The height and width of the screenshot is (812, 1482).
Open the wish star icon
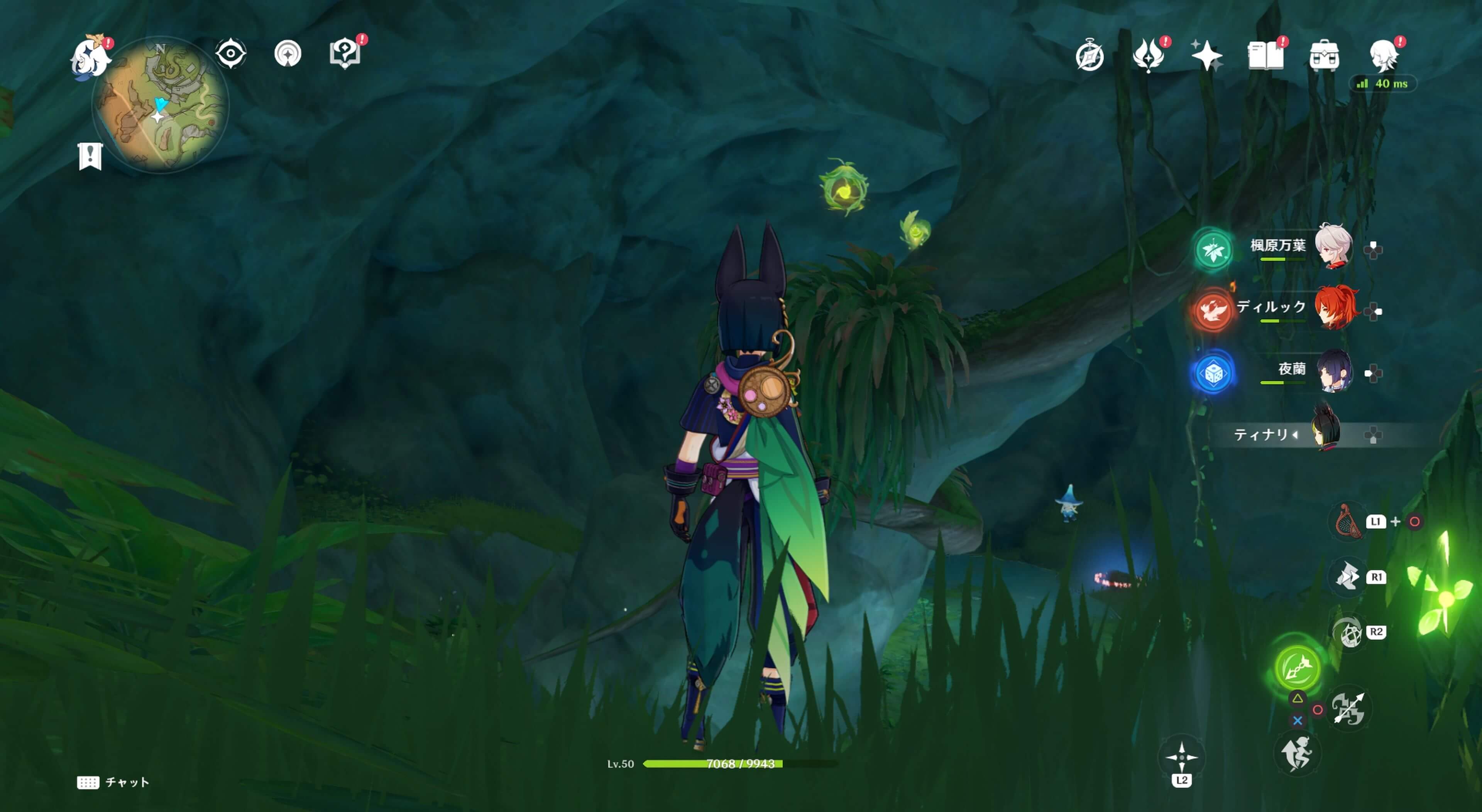tap(1206, 56)
